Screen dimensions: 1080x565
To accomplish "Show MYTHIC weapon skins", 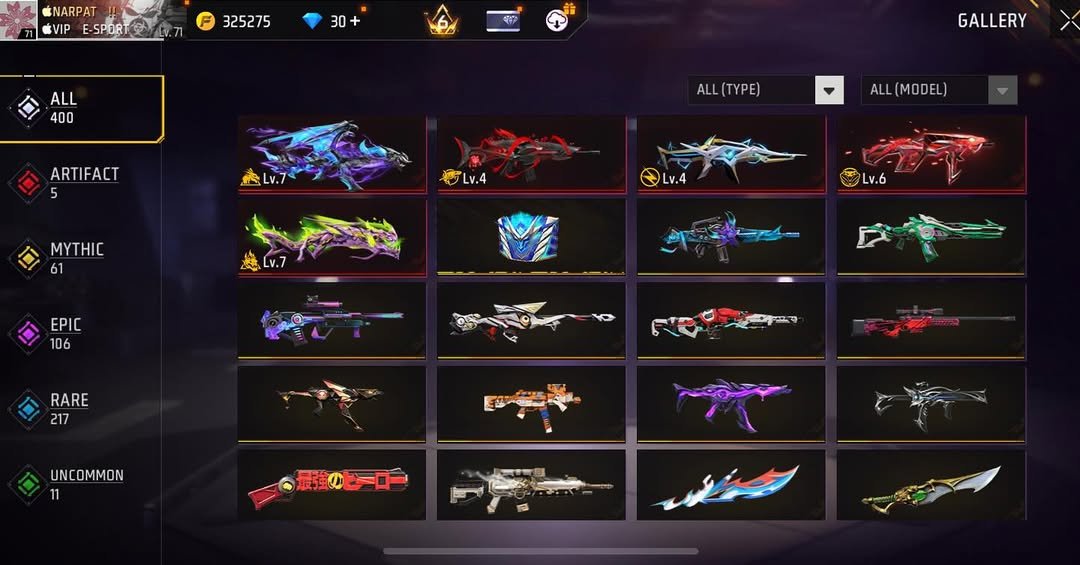I will [x=75, y=258].
